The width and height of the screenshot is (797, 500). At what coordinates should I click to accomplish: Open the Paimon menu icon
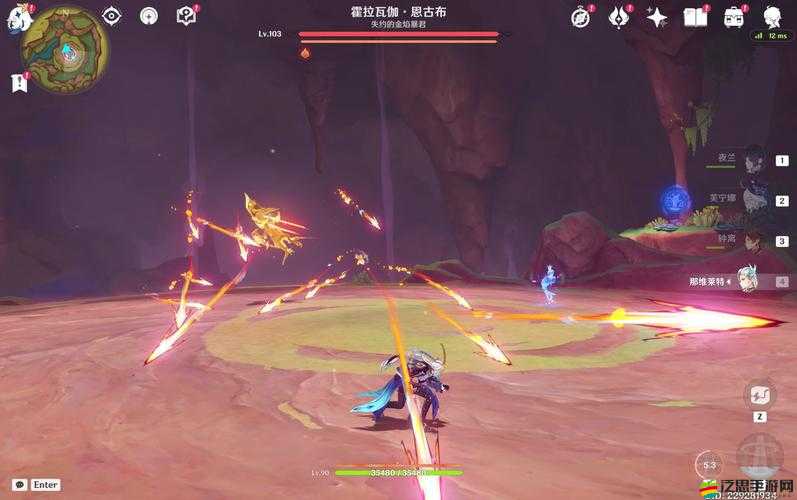15,18
